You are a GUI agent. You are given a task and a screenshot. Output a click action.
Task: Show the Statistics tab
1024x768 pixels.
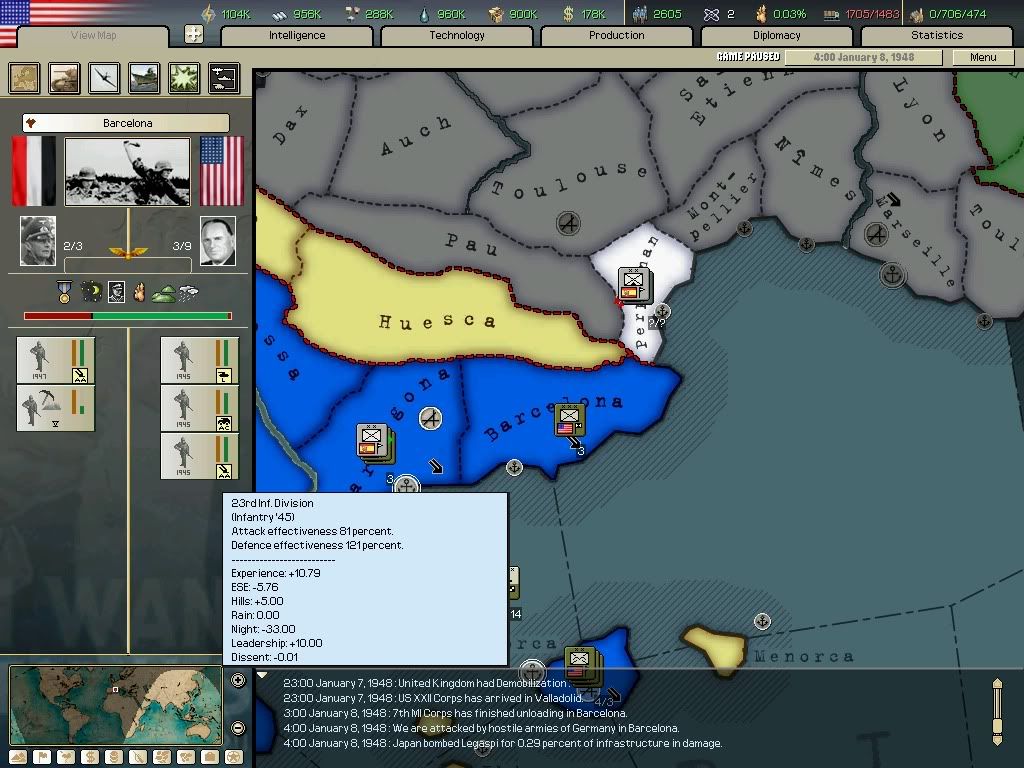[937, 36]
